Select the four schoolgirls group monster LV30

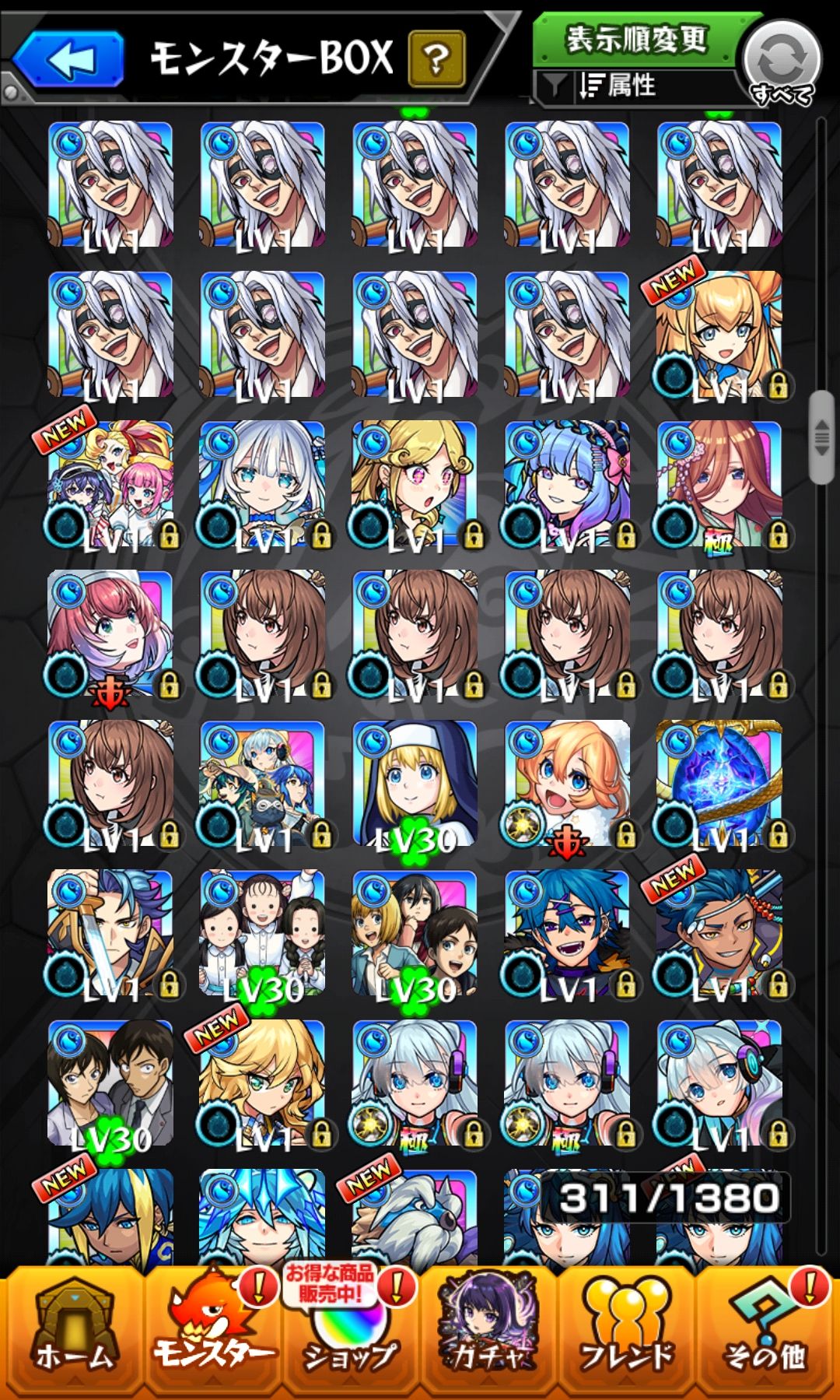pyautogui.click(x=263, y=934)
